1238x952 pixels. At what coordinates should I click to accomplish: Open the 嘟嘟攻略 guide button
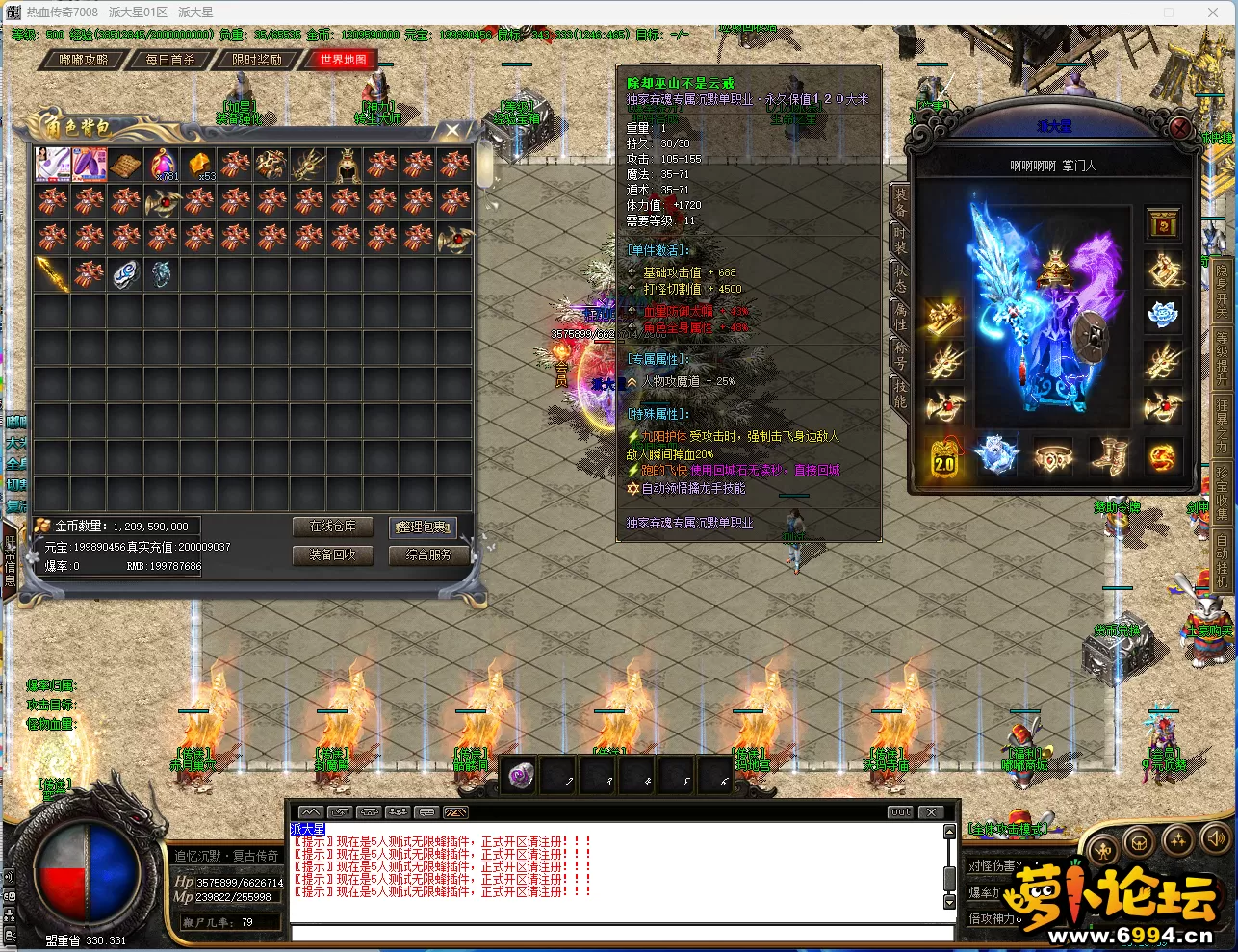[83, 60]
